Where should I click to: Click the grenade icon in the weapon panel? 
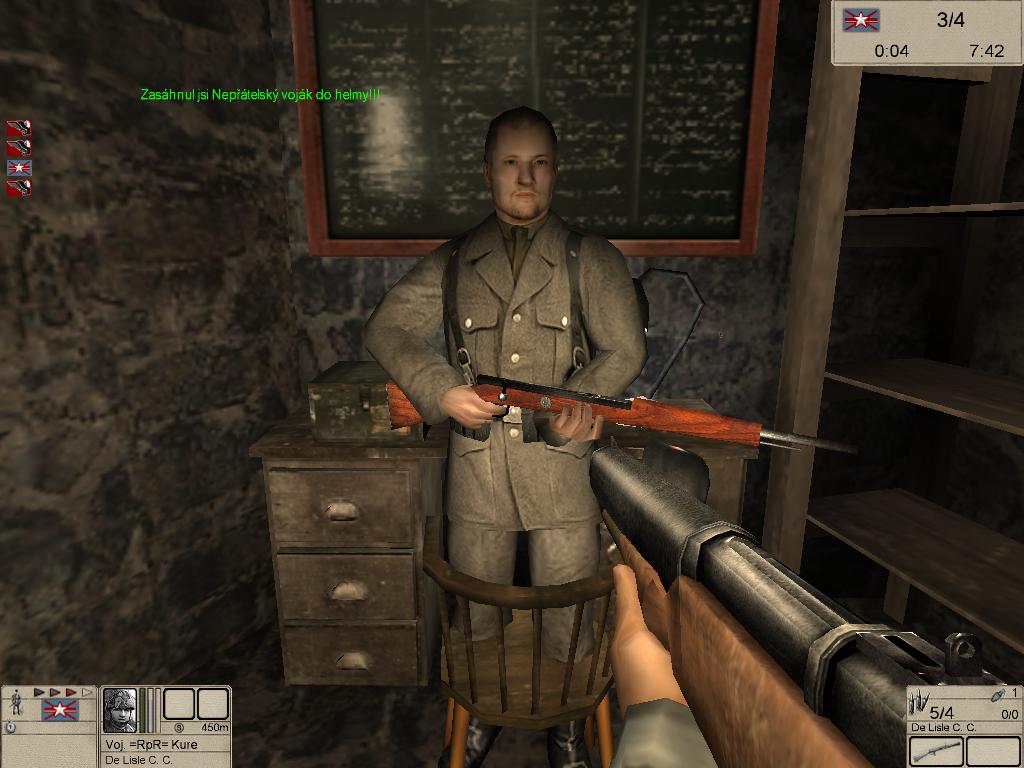click(x=997, y=695)
